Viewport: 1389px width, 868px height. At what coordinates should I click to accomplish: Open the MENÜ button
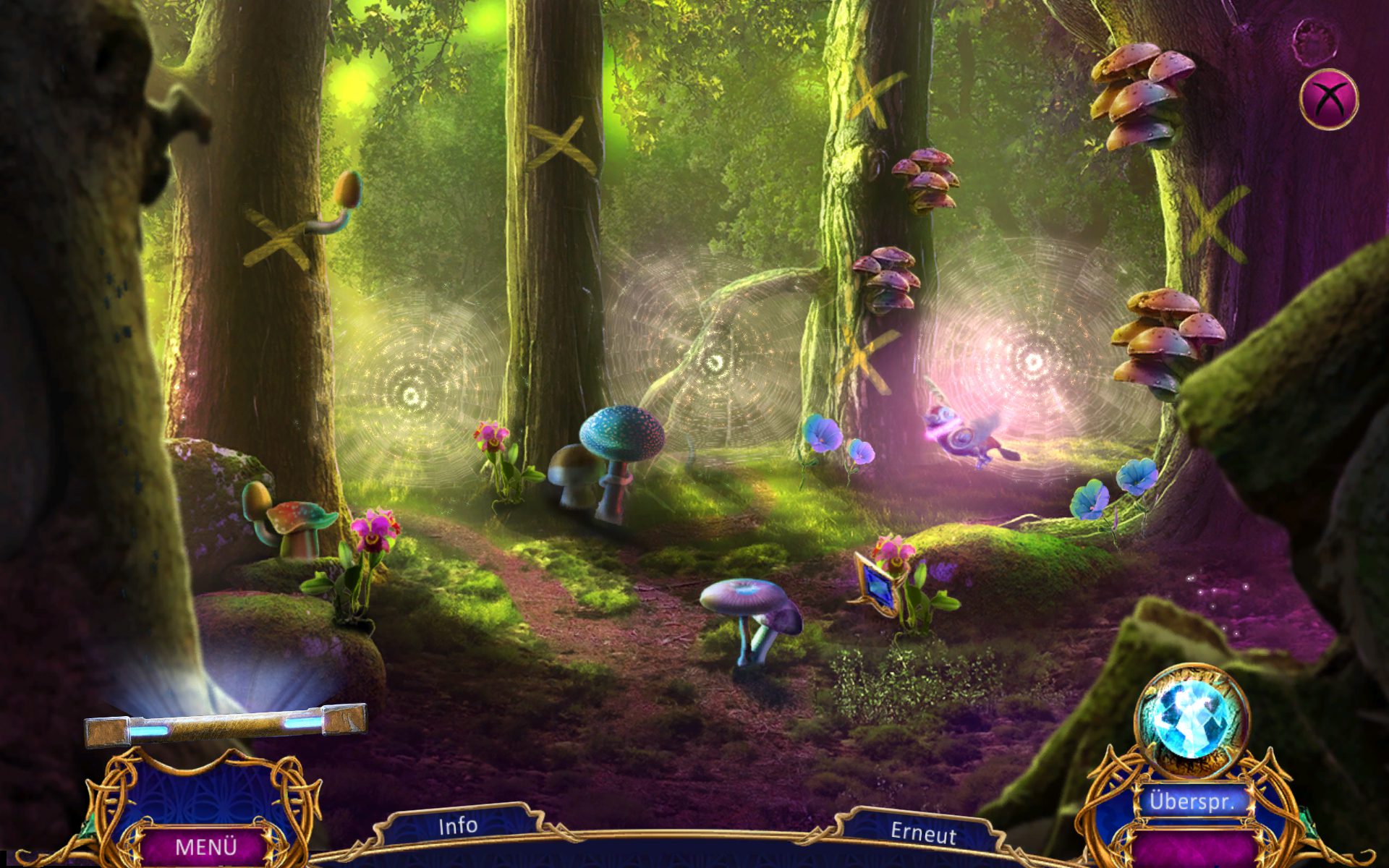tap(206, 846)
